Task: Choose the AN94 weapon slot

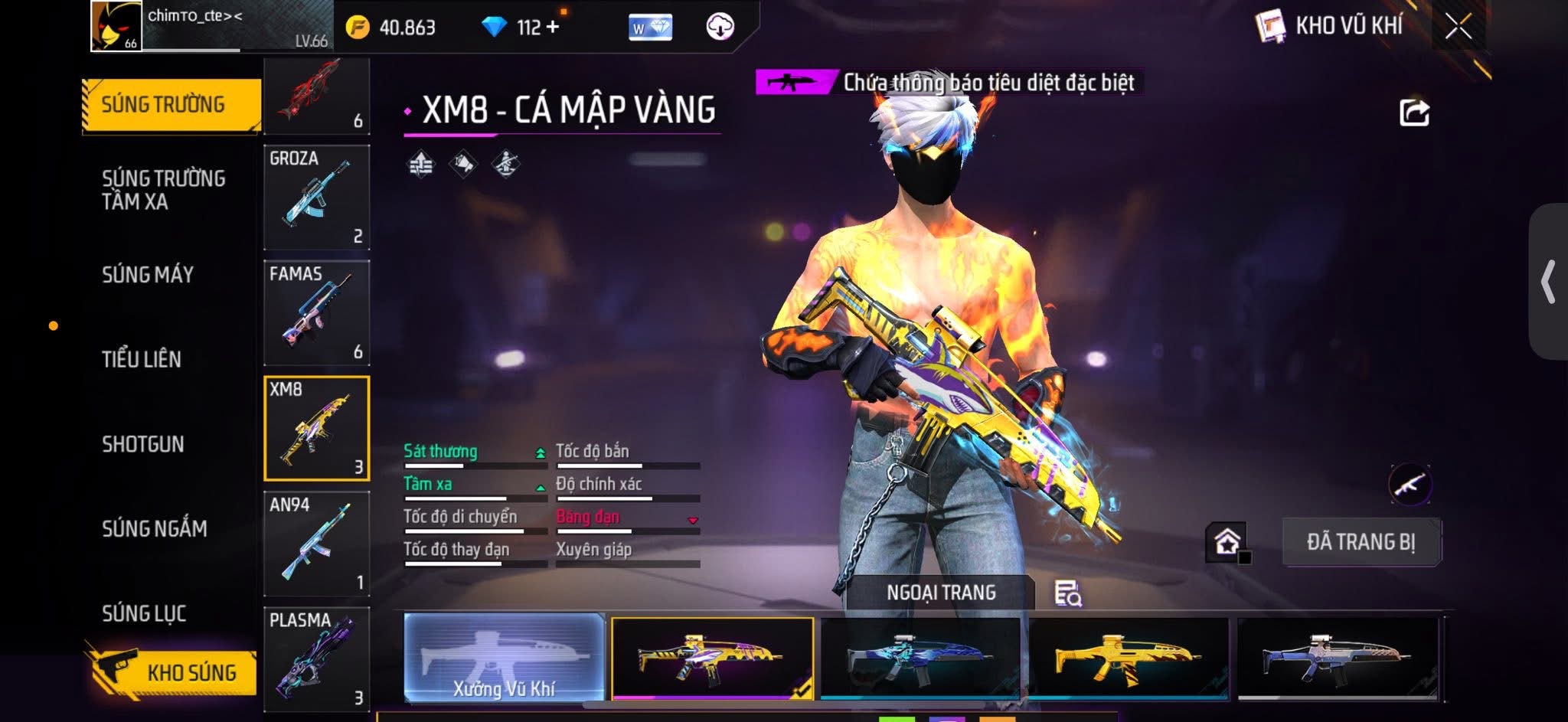Action: [316, 544]
